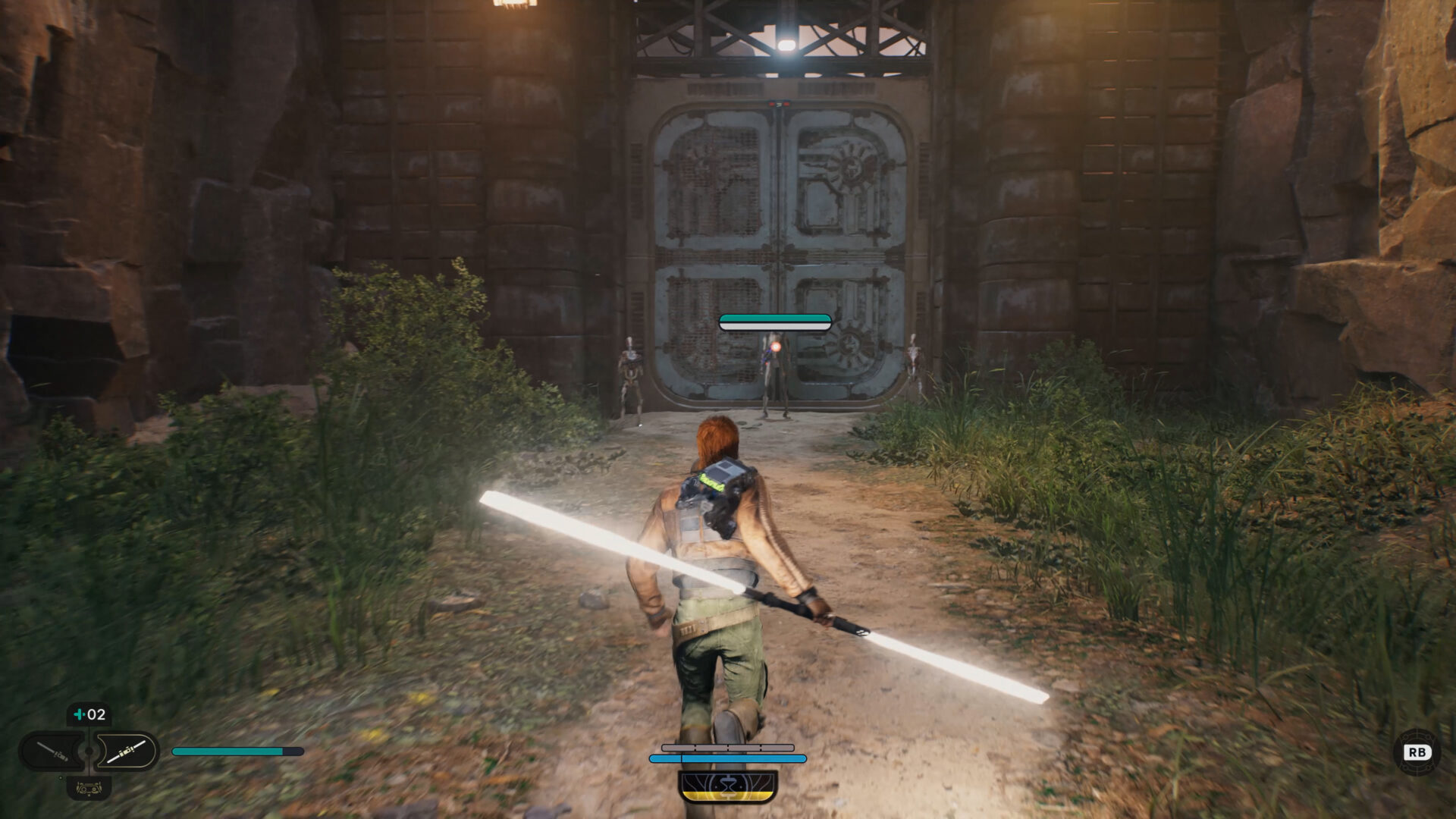The height and width of the screenshot is (819, 1456).
Task: Click the blue health bar at bottom center
Action: [x=727, y=759]
